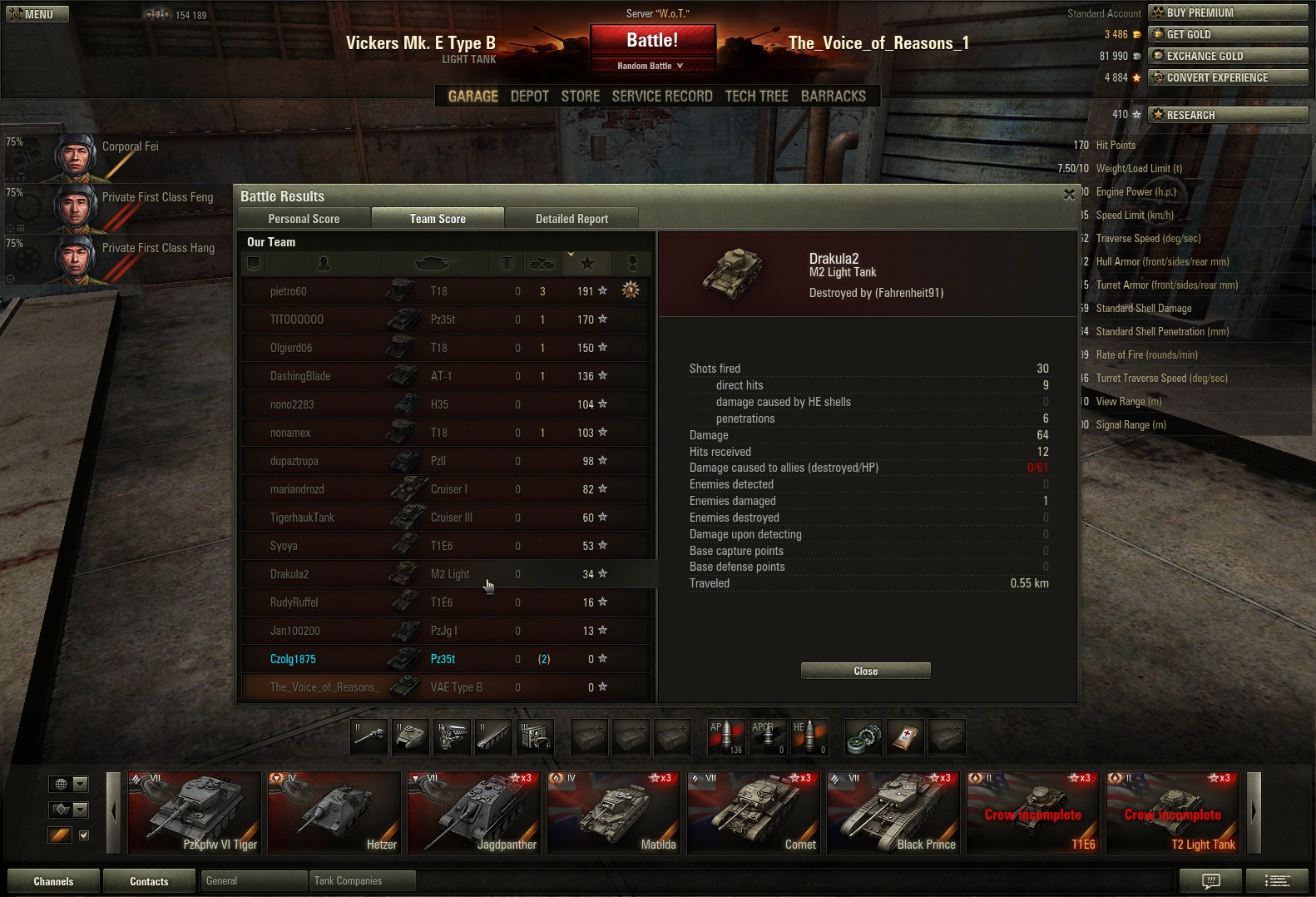The width and height of the screenshot is (1316, 897).
Task: Open the Service Record
Action: 662,97
